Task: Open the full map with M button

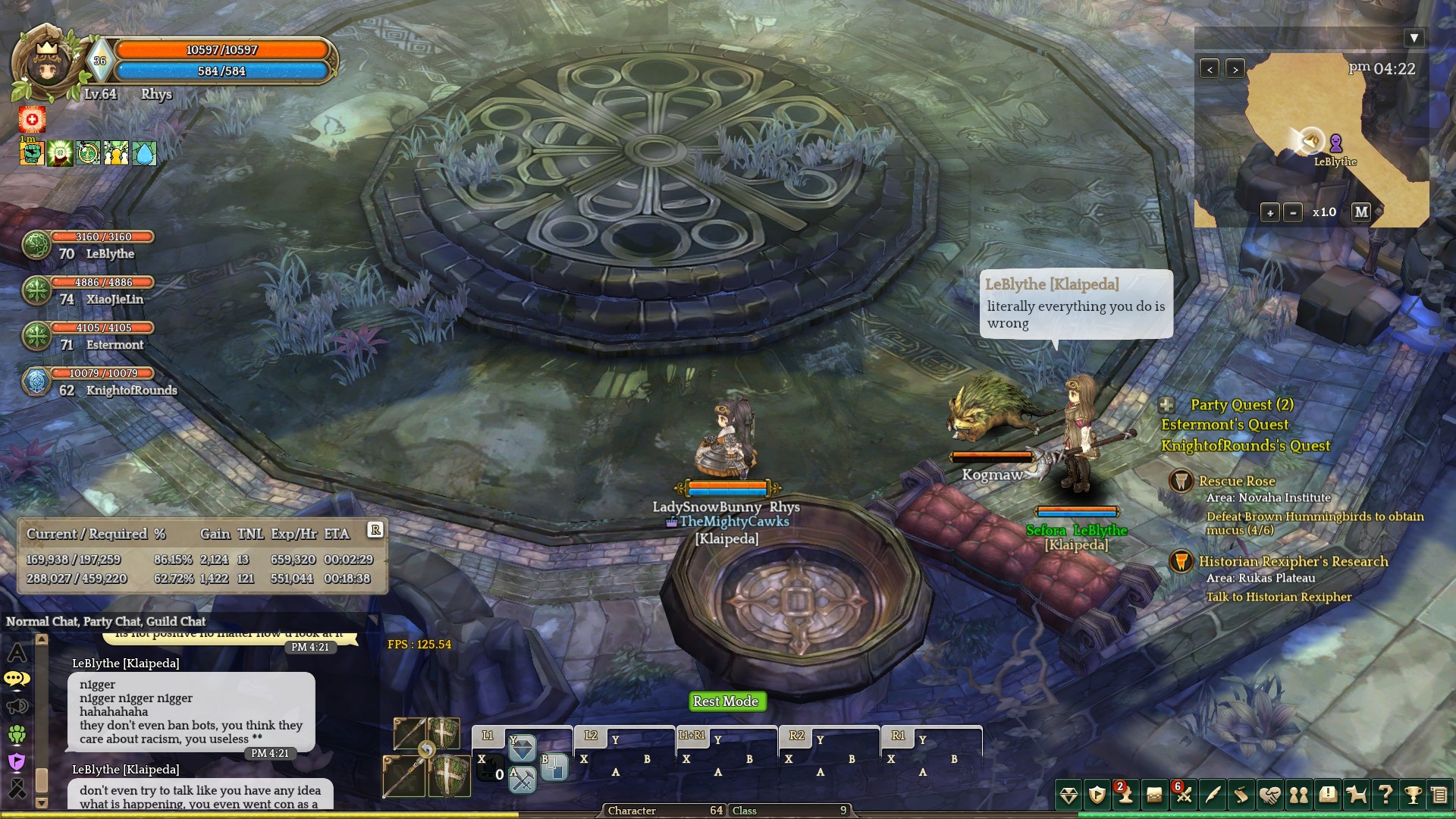Action: 1361,212
